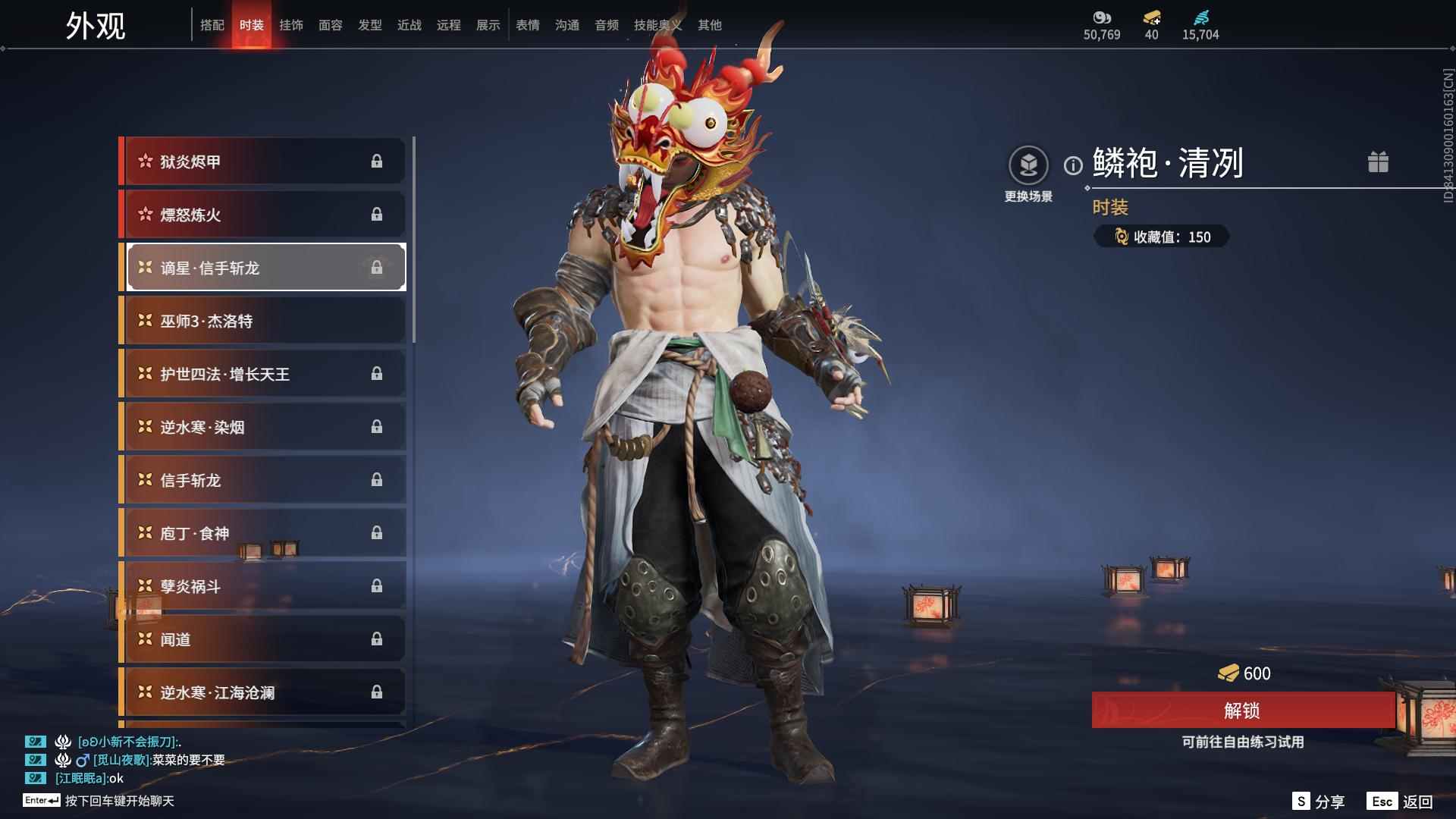Switch to the 搭配 tab
Image resolution: width=1456 pixels, height=819 pixels.
212,25
